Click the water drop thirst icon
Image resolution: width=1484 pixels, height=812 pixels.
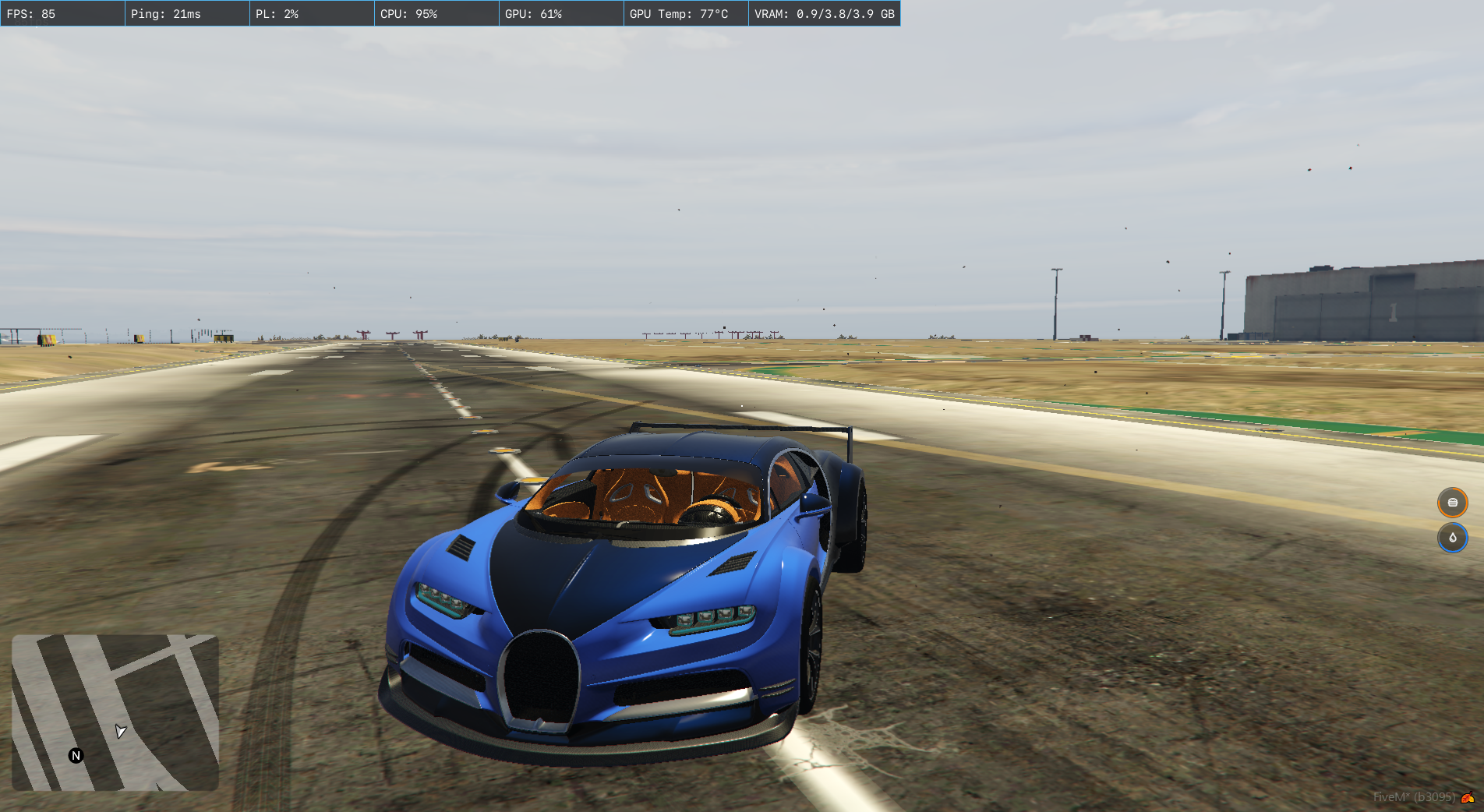1452,538
